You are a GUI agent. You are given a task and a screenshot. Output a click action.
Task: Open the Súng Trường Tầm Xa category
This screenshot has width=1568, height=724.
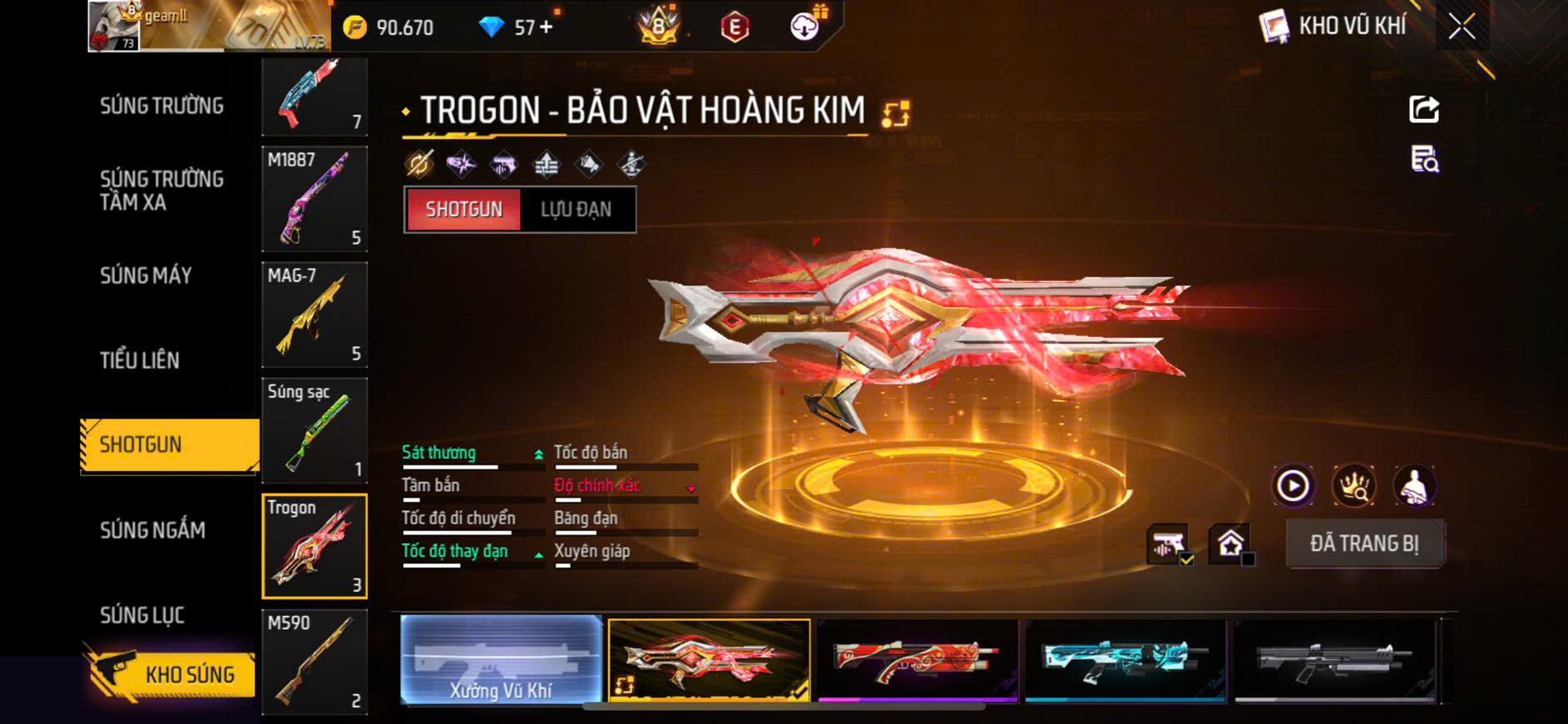click(162, 191)
